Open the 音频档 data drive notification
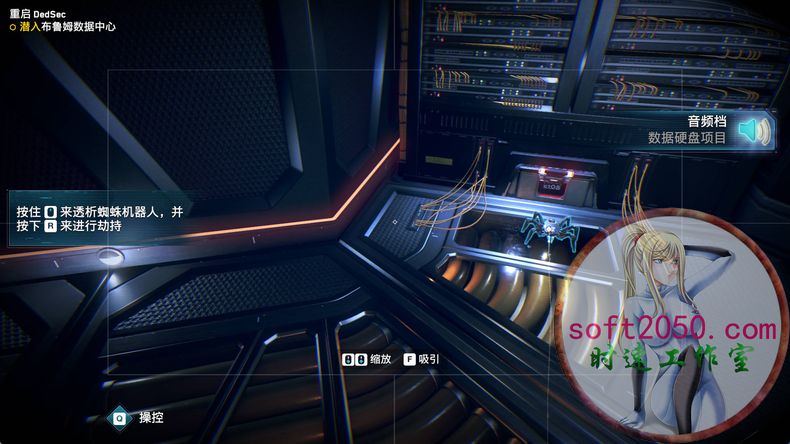 (690, 130)
